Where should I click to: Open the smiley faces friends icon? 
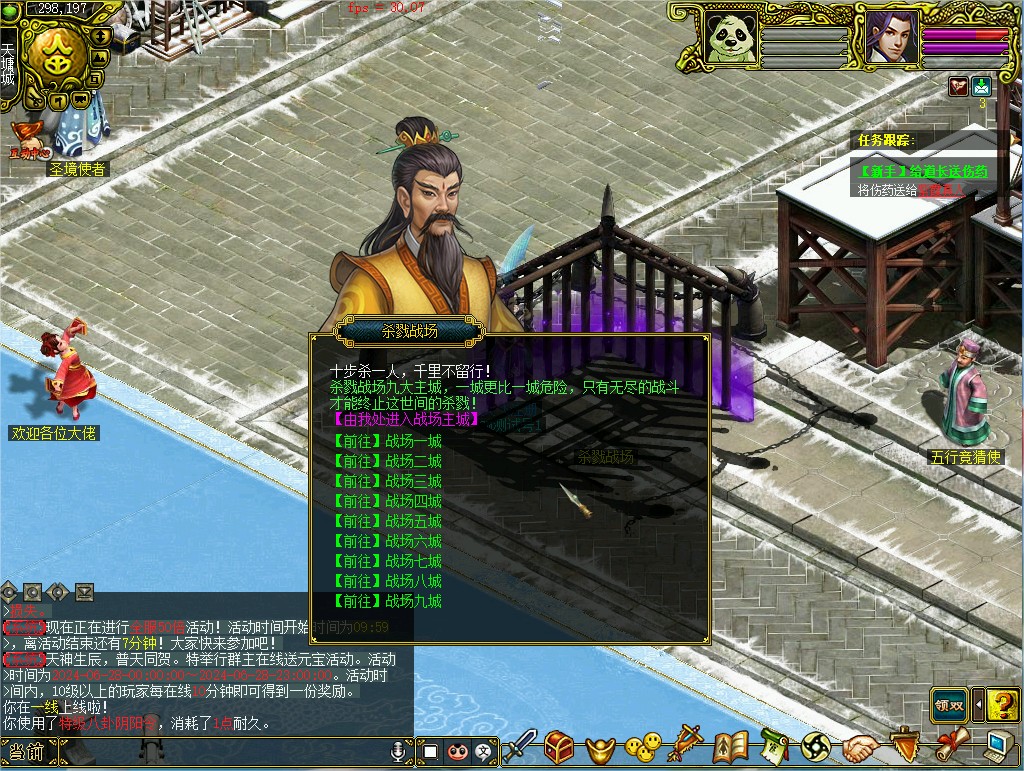643,746
